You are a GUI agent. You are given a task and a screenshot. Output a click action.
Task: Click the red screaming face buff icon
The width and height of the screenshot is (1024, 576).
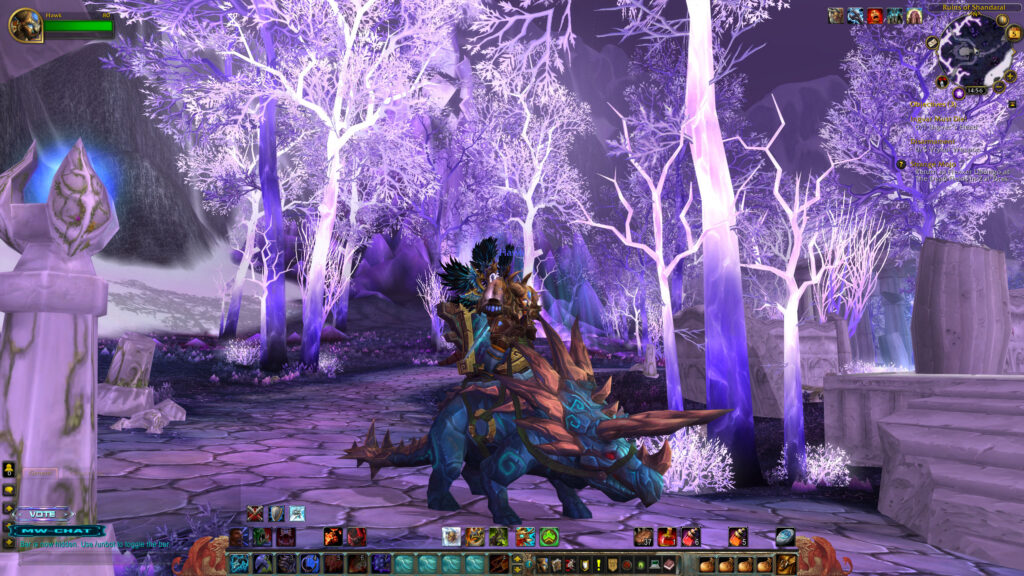click(875, 15)
